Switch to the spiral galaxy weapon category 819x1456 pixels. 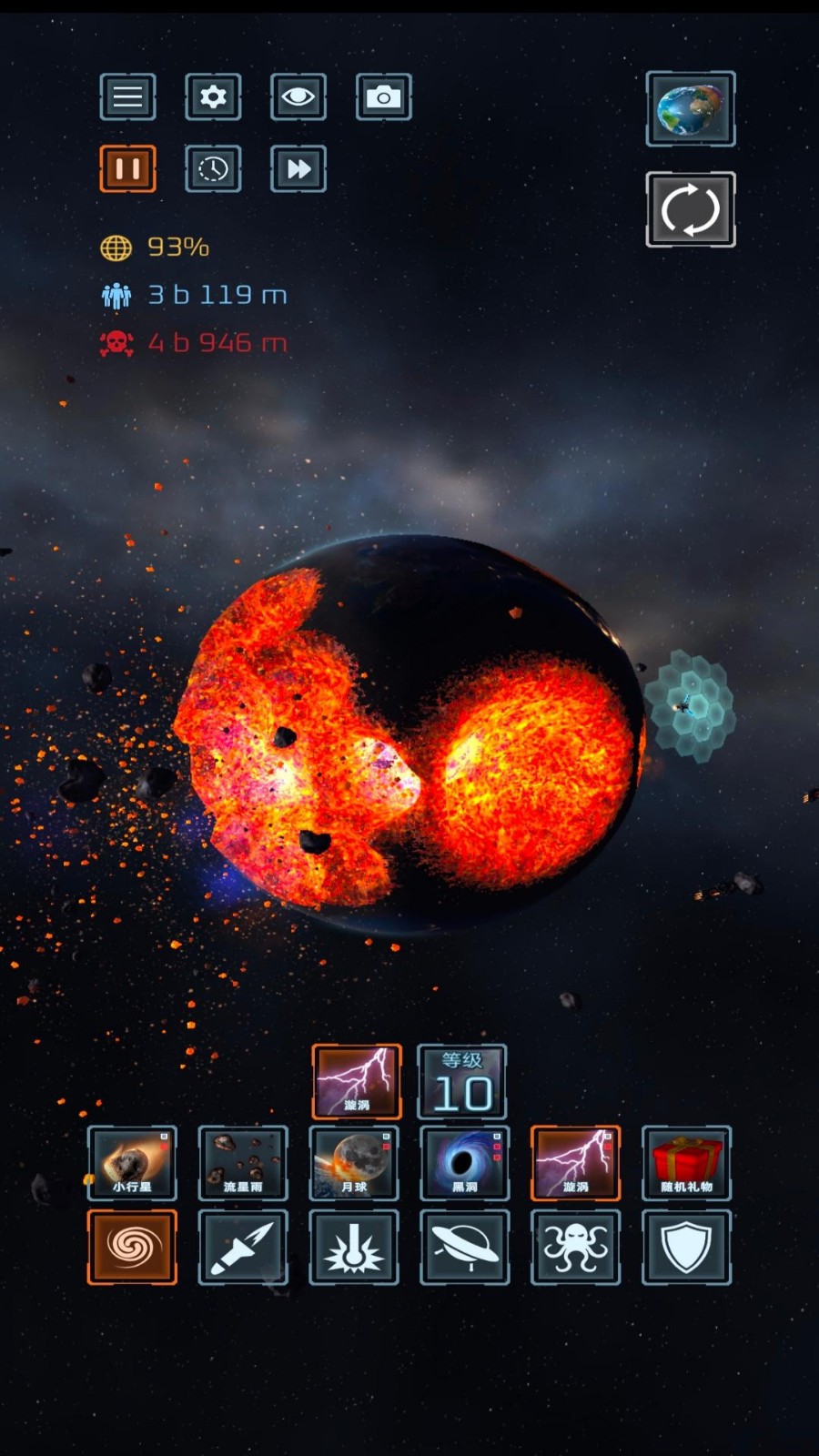[x=132, y=1247]
